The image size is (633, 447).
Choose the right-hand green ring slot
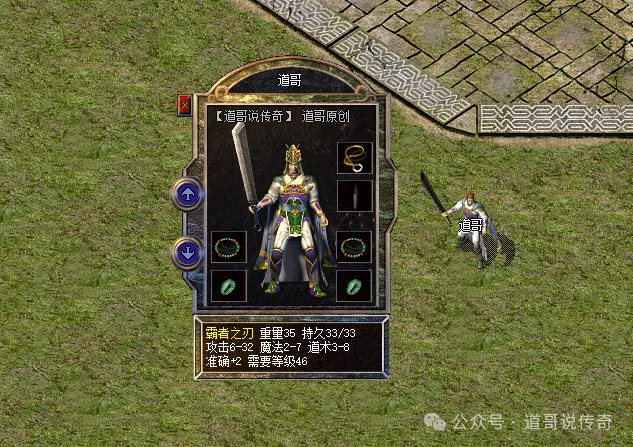coord(354,285)
